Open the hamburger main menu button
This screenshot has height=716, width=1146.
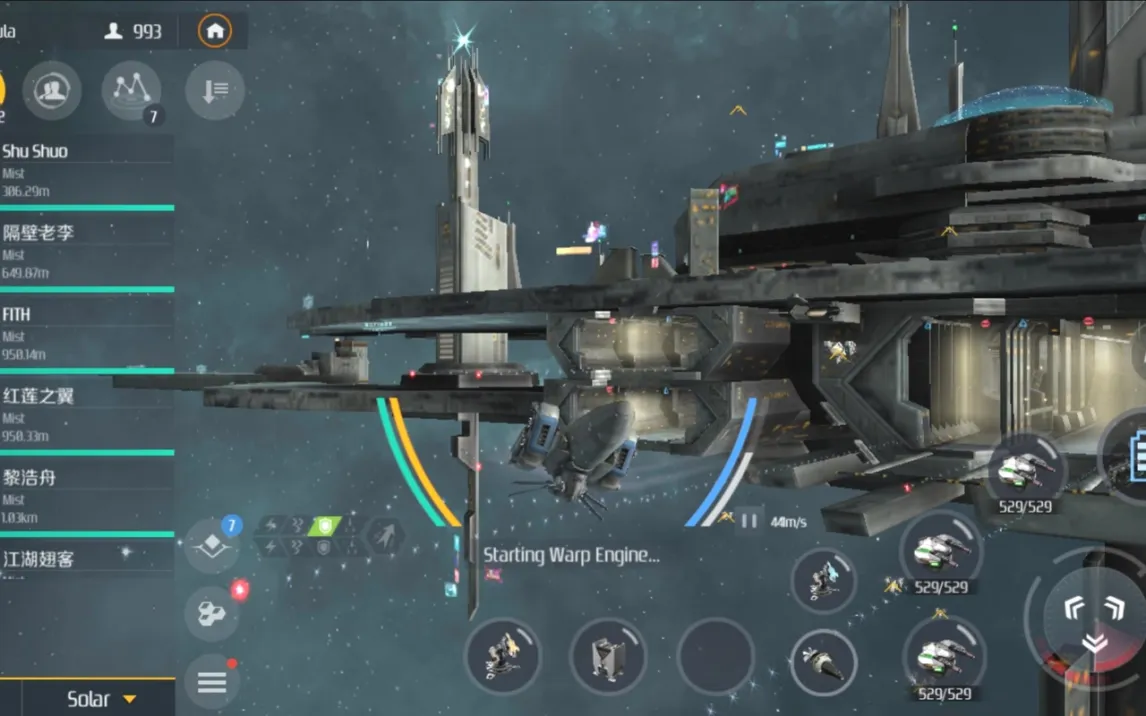tap(212, 683)
